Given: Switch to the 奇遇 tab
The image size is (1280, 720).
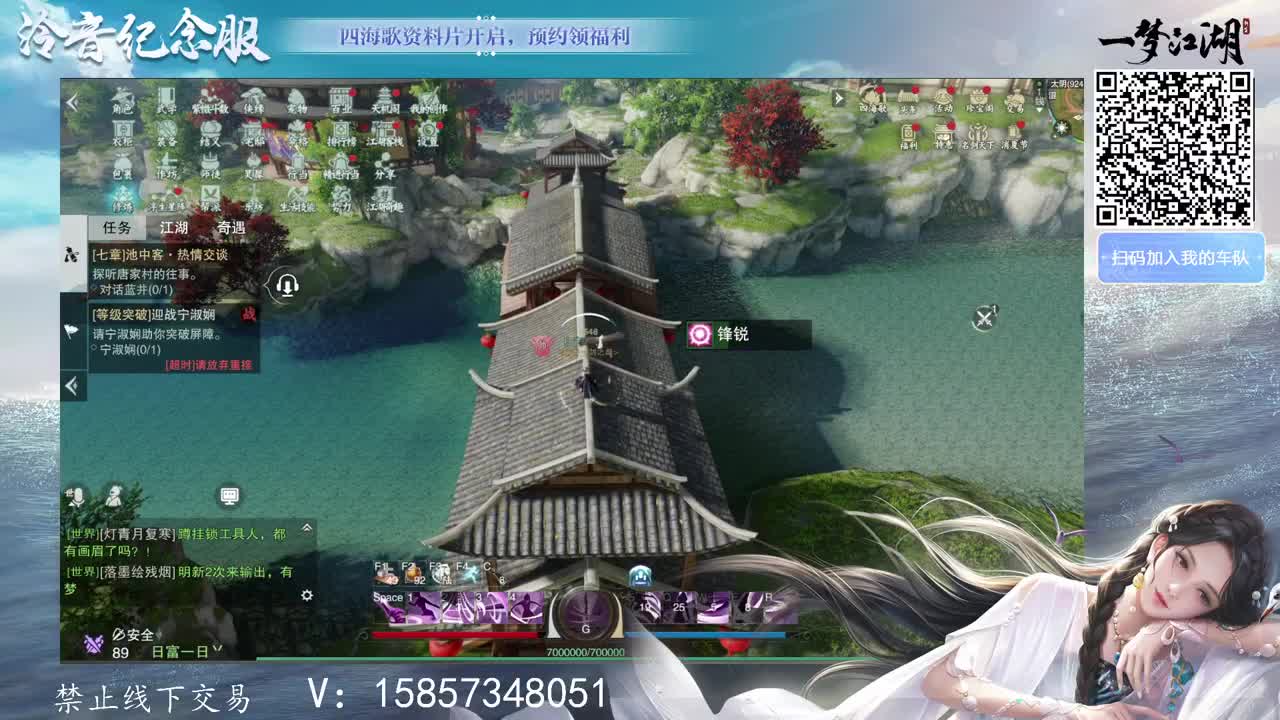Looking at the screenshot, I should pos(232,229).
